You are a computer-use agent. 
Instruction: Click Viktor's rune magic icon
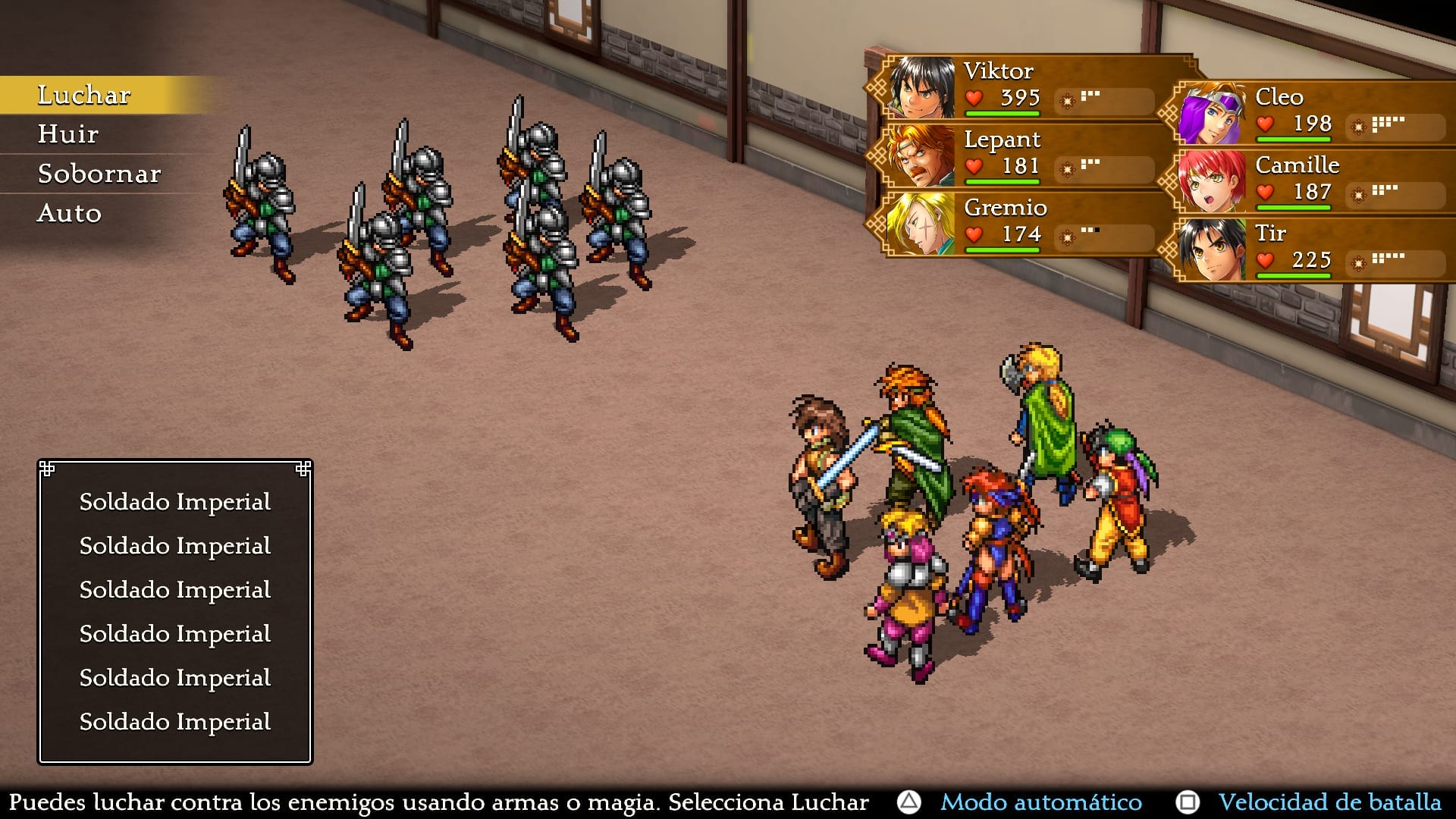1067,99
